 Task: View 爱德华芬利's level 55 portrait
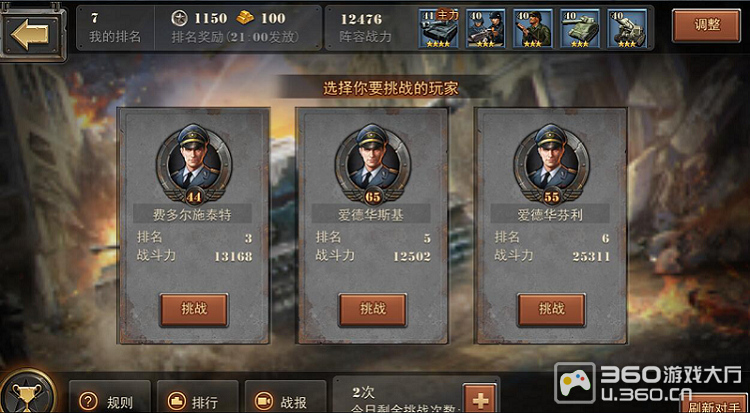551,162
